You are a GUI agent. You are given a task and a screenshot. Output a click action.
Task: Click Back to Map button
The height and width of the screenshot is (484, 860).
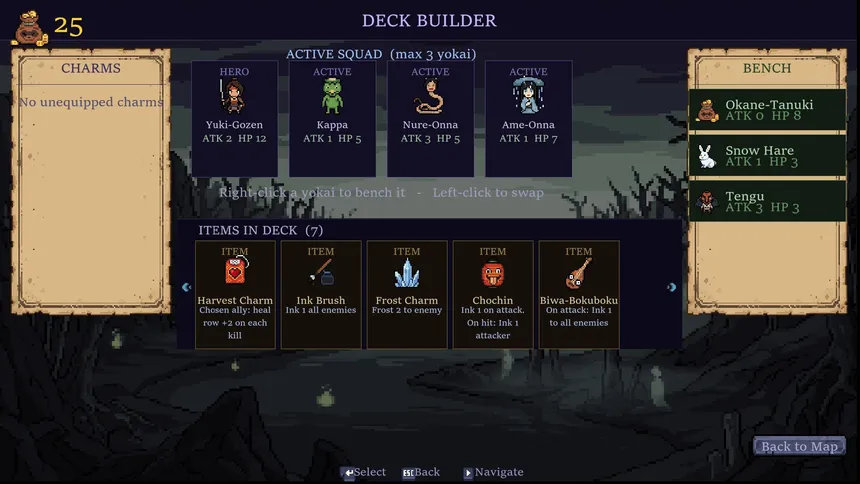[799, 446]
